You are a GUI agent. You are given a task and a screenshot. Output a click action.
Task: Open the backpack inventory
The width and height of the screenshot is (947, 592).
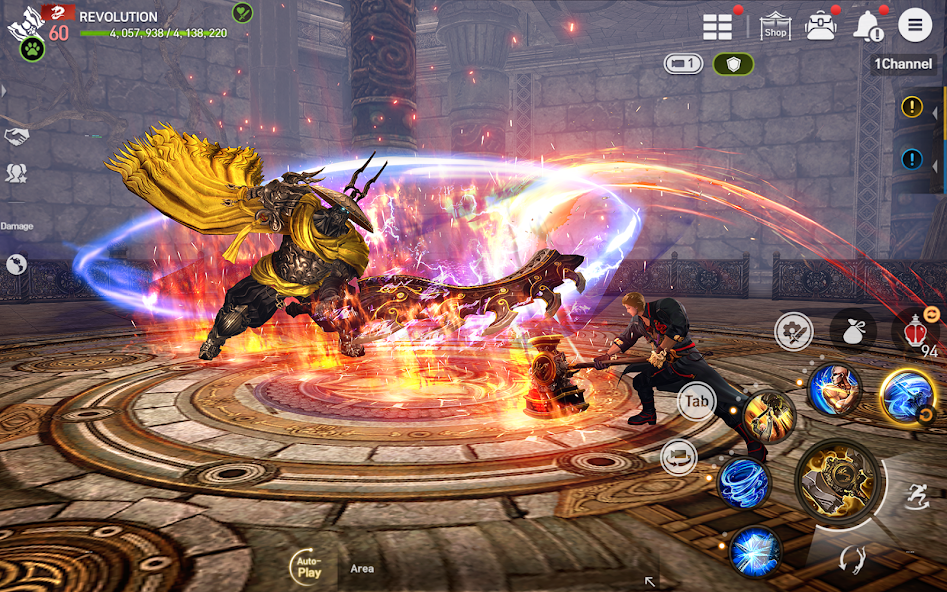(821, 26)
